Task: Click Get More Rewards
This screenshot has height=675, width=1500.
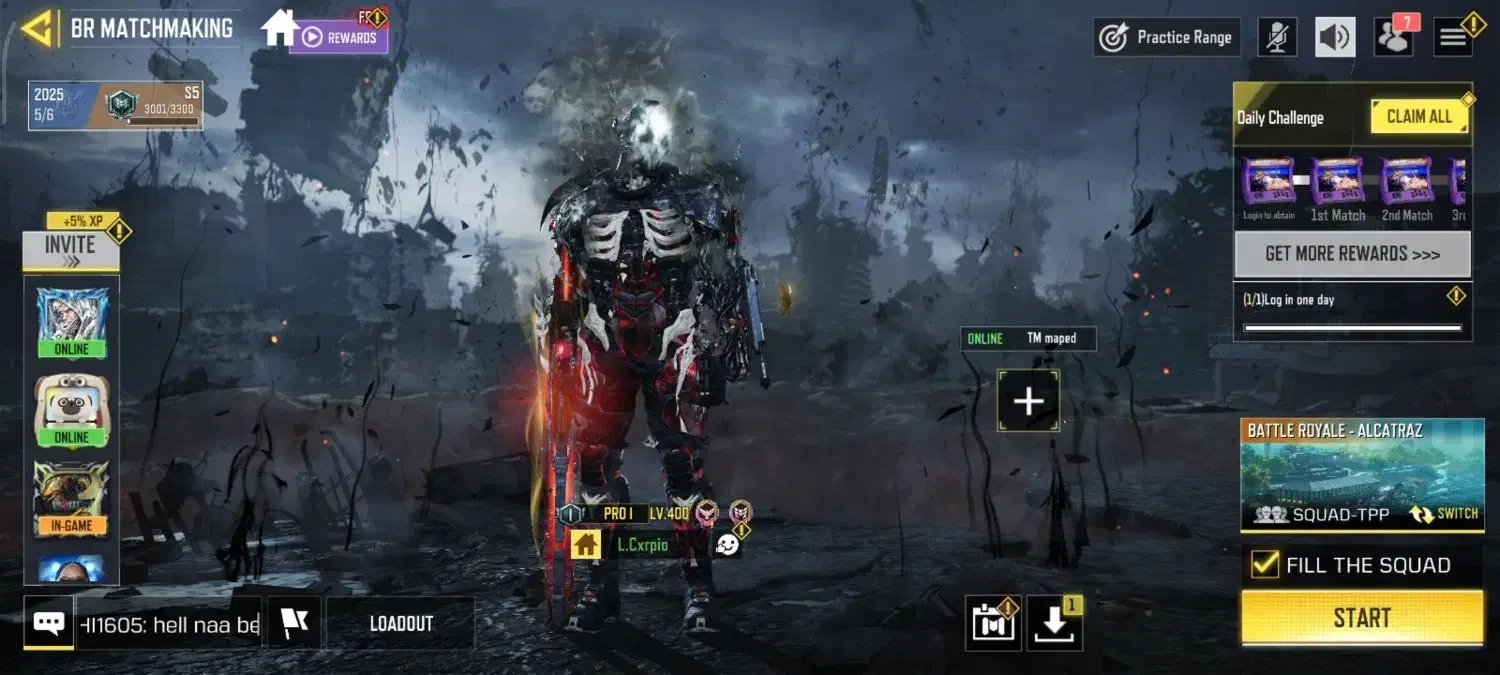Action: click(1352, 254)
